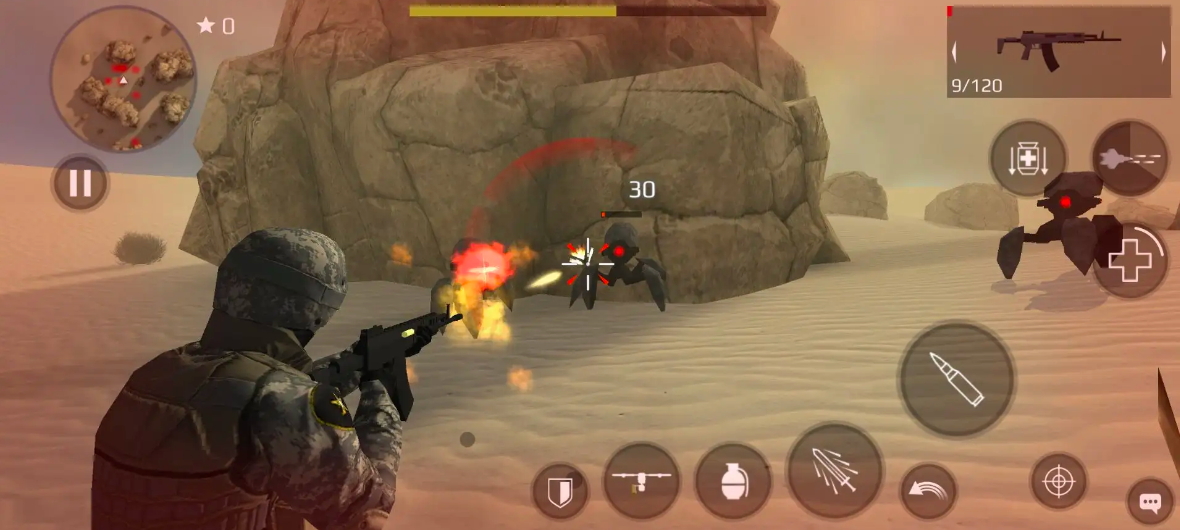
Task: Pause the game
Action: 80,183
